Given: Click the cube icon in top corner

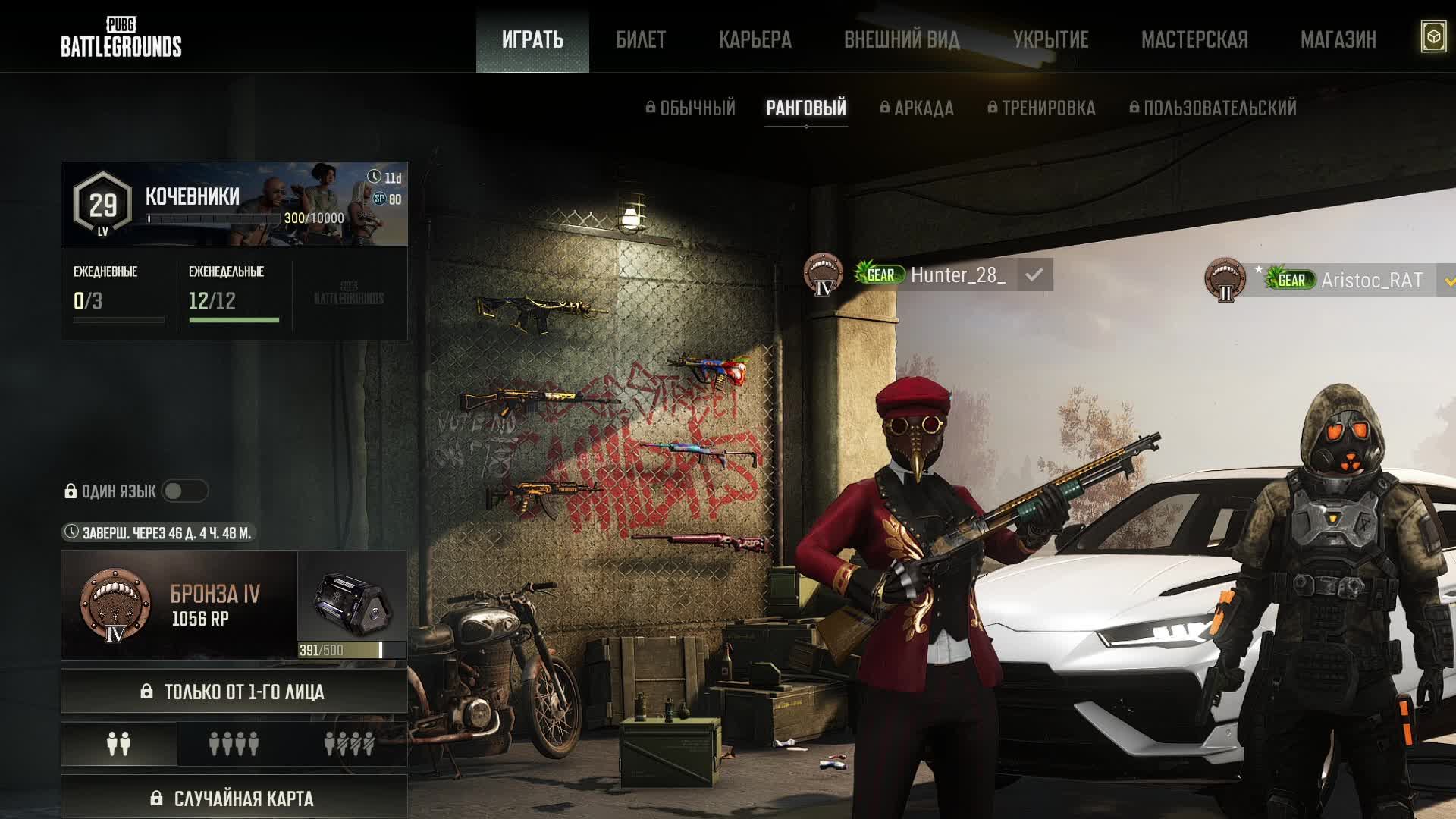Looking at the screenshot, I should tap(1433, 37).
